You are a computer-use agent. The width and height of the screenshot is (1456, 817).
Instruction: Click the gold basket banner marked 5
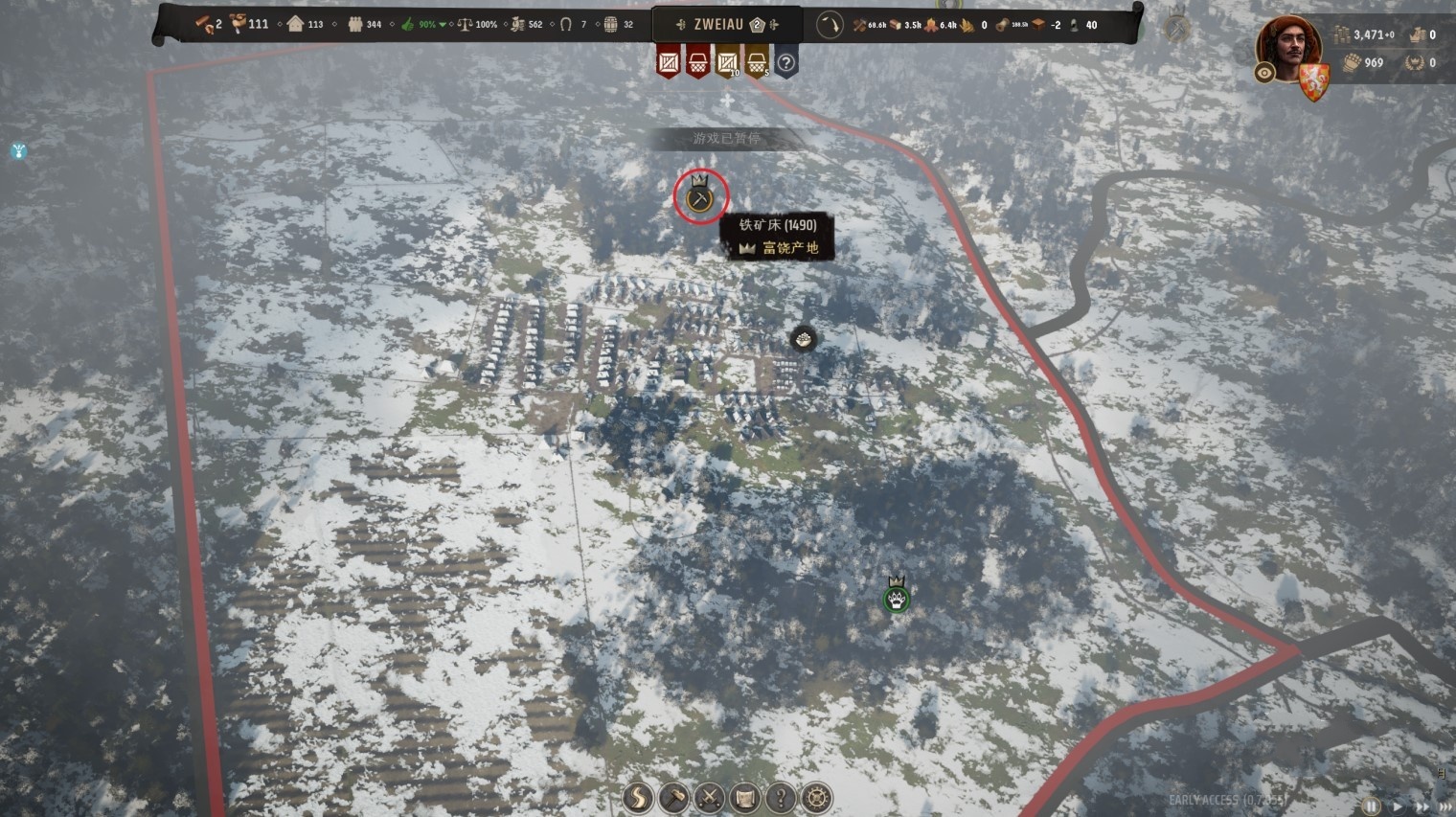(x=757, y=63)
